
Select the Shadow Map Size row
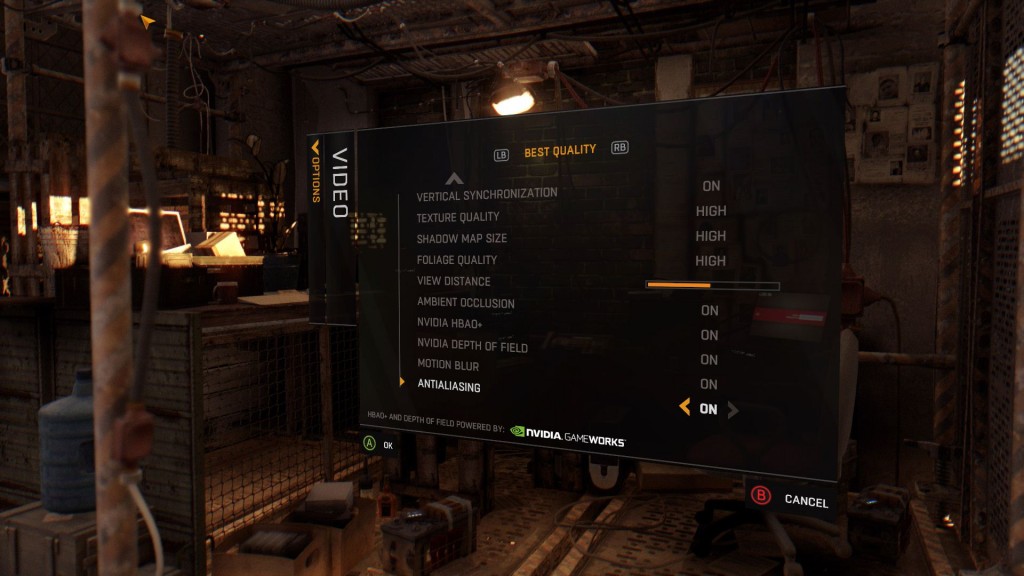tap(462, 239)
